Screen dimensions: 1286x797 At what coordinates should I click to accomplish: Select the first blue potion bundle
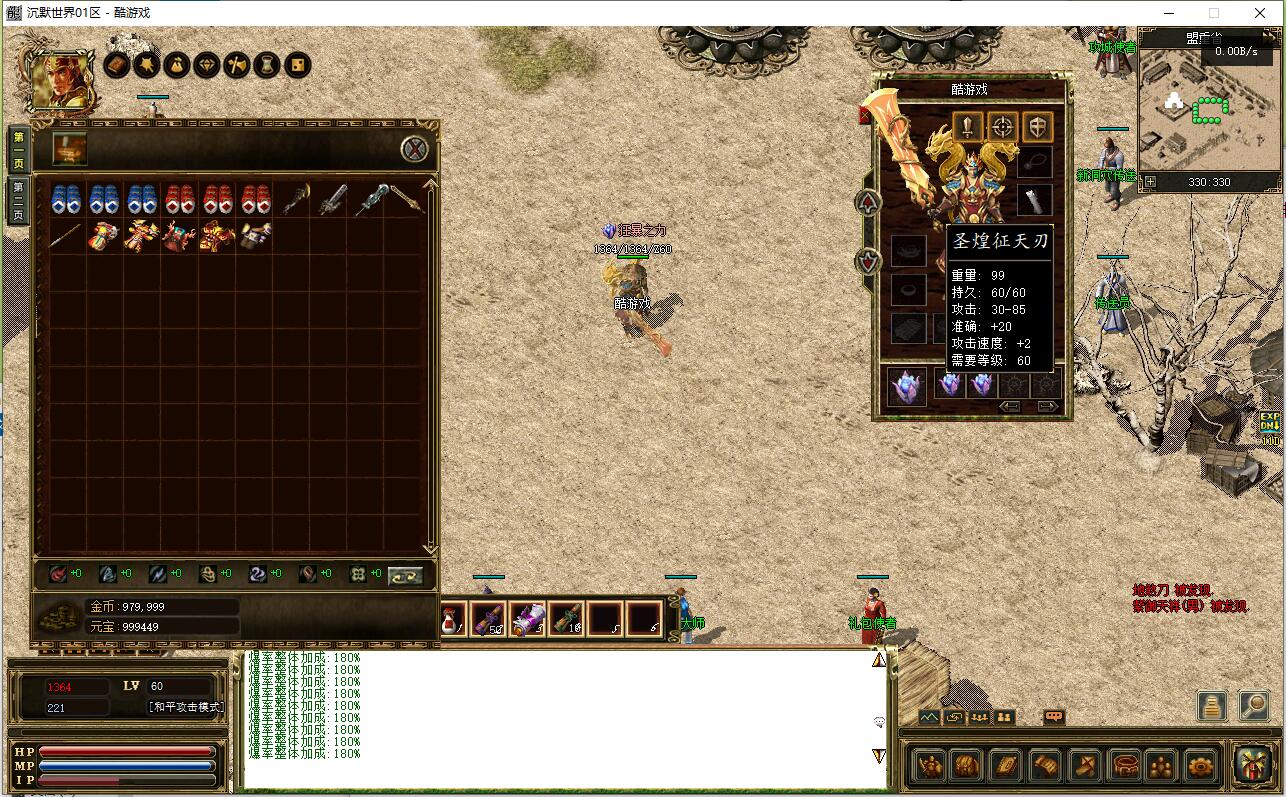click(x=66, y=199)
